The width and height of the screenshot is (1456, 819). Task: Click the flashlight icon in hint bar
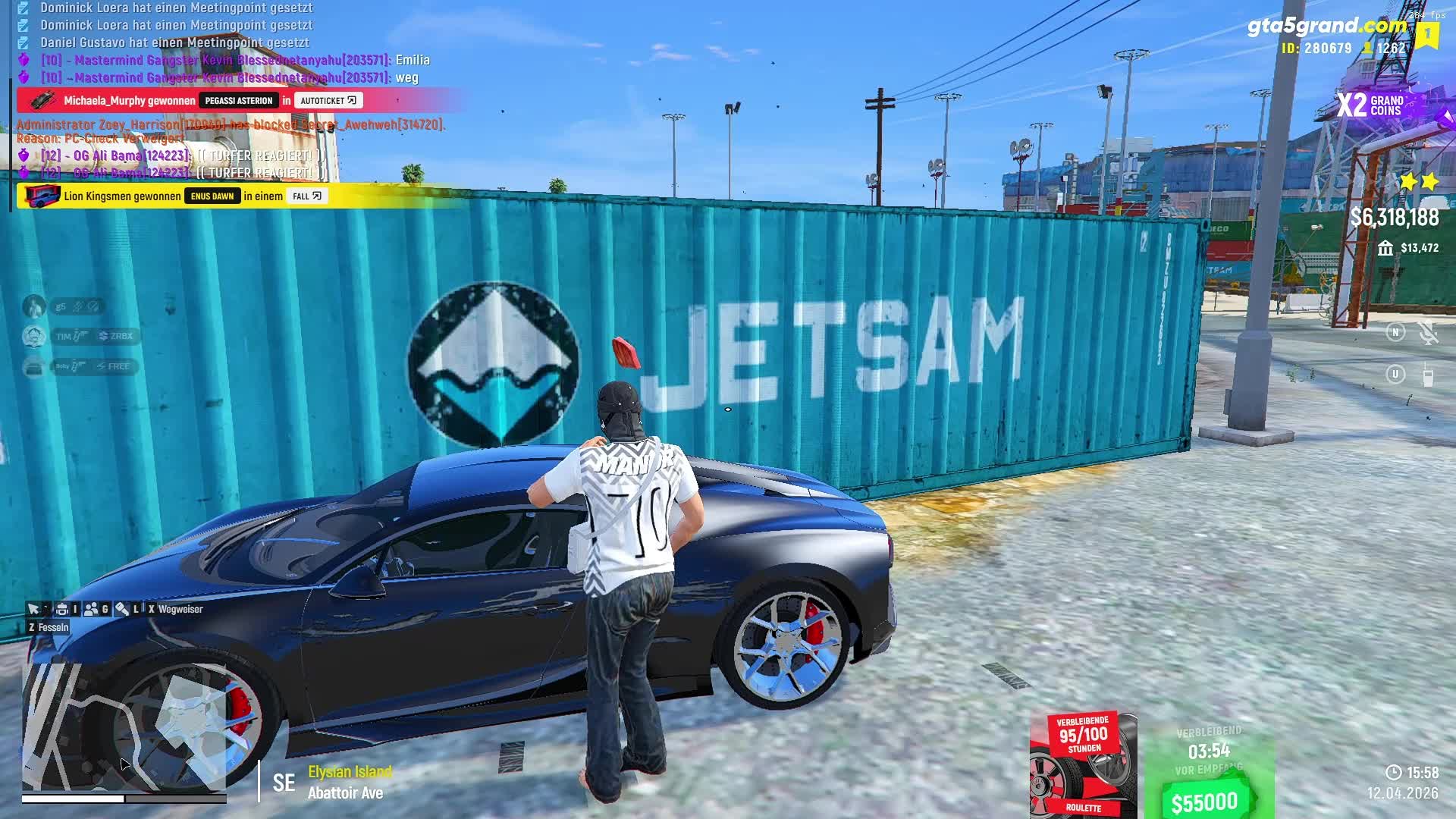(122, 609)
